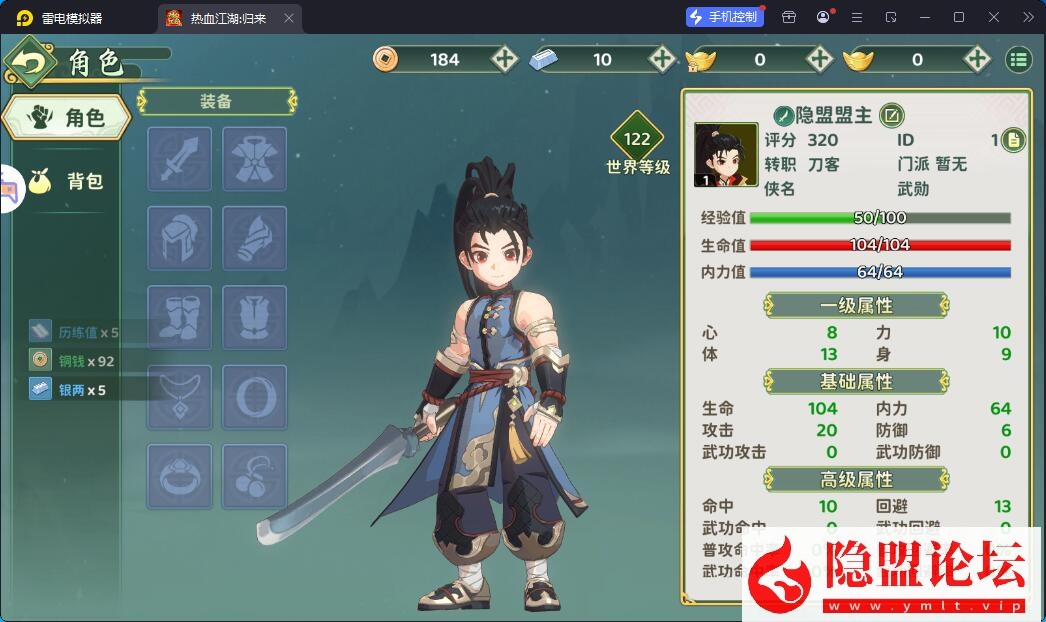
Task: Copy the character ID with the document icon
Action: 1013,140
